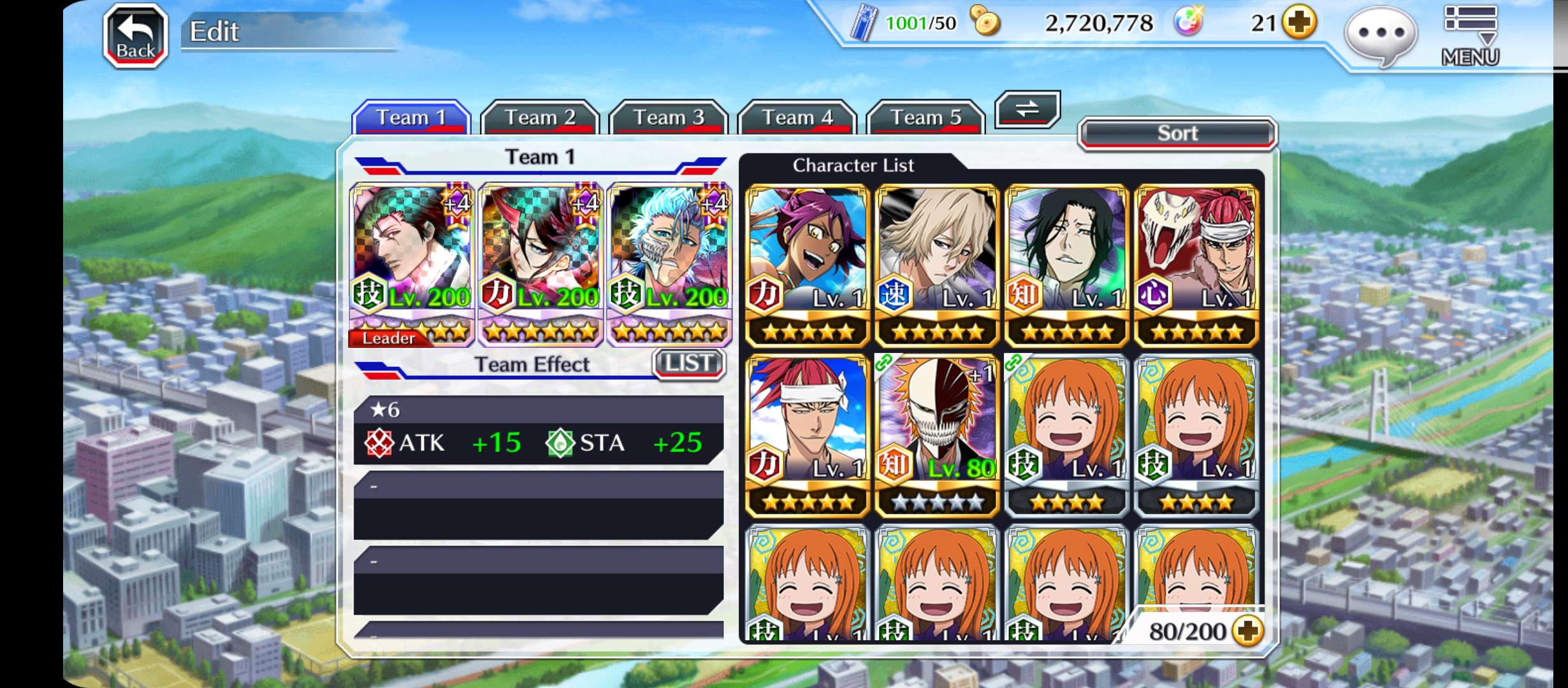Select the Leader character slot

[x=411, y=264]
